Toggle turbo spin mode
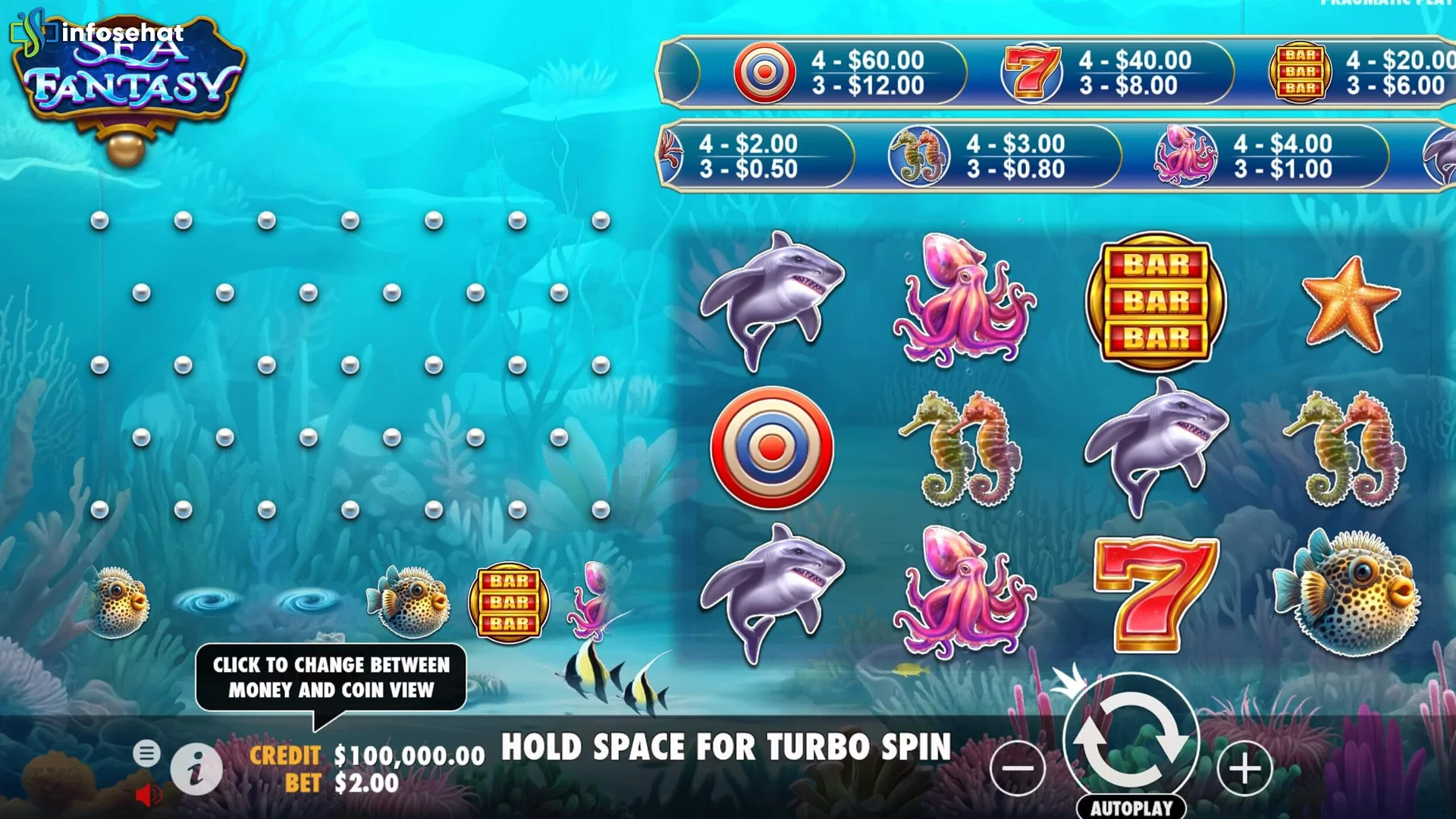This screenshot has height=819, width=1456. pos(728,746)
